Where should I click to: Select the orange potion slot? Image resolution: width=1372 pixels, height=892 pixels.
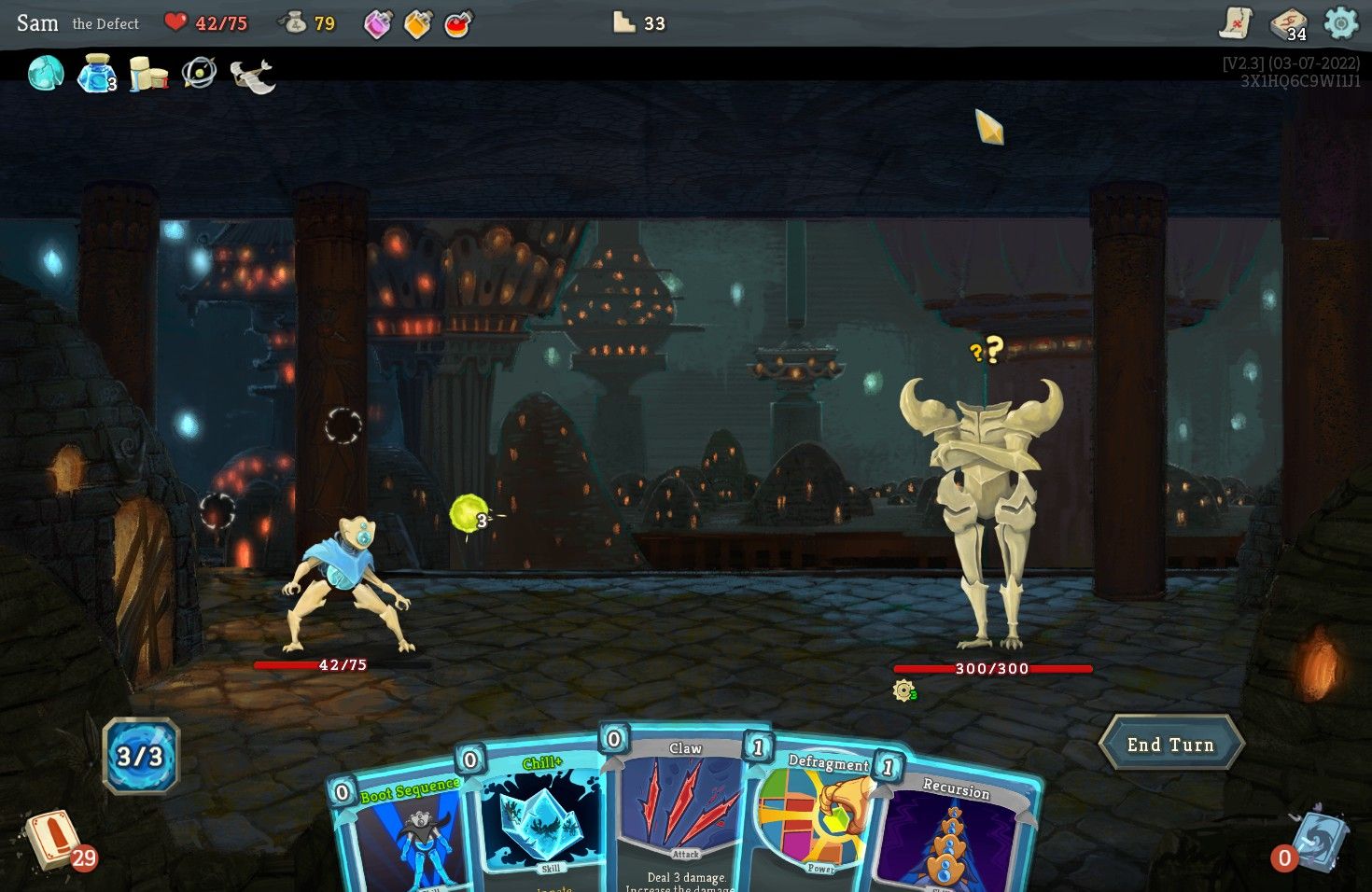[x=417, y=24]
